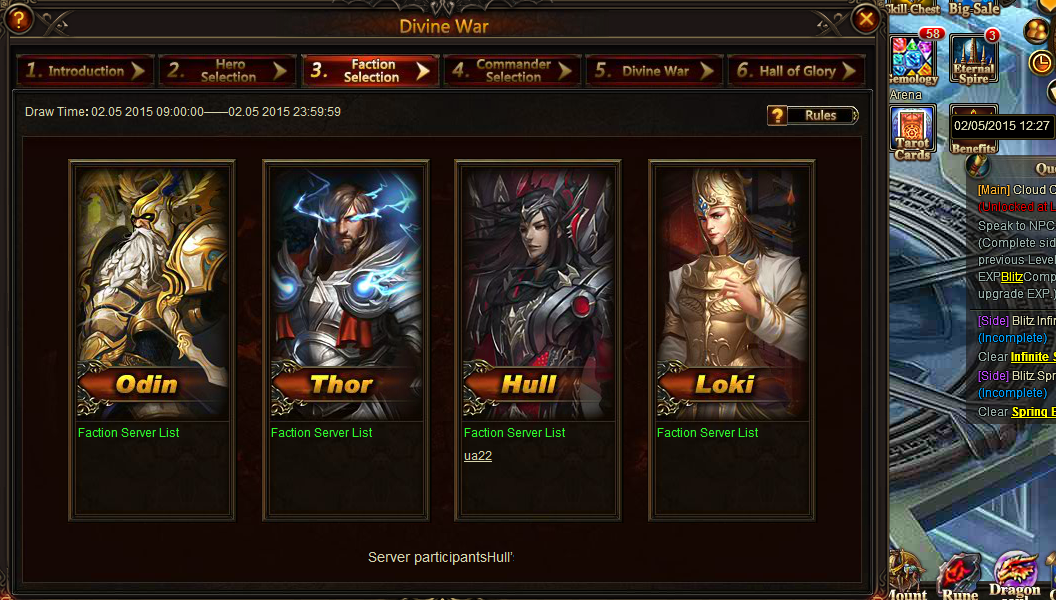Select the Faction Selection tab
The width and height of the screenshot is (1056, 600).
pos(370,71)
